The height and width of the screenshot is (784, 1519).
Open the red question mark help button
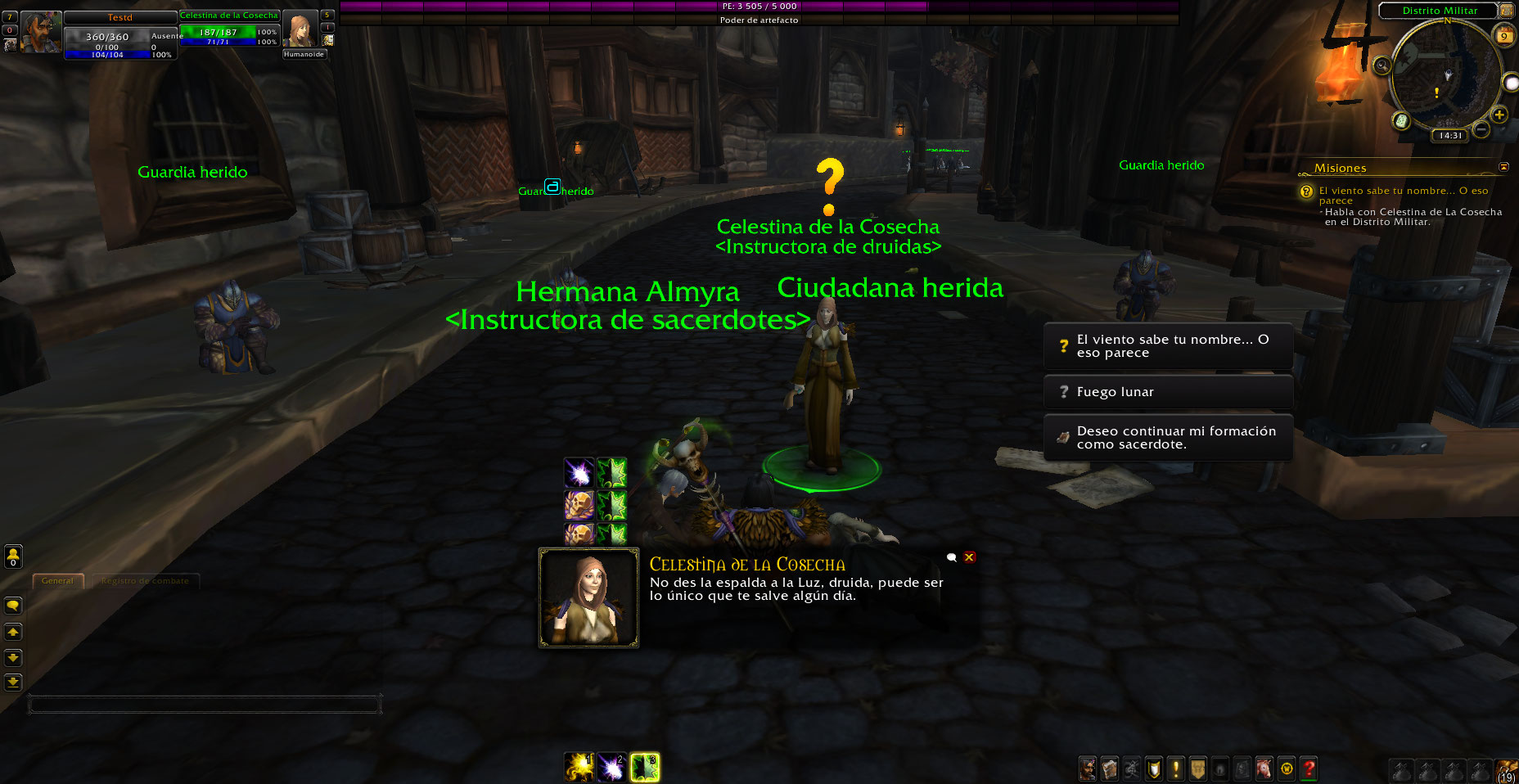click(1309, 768)
